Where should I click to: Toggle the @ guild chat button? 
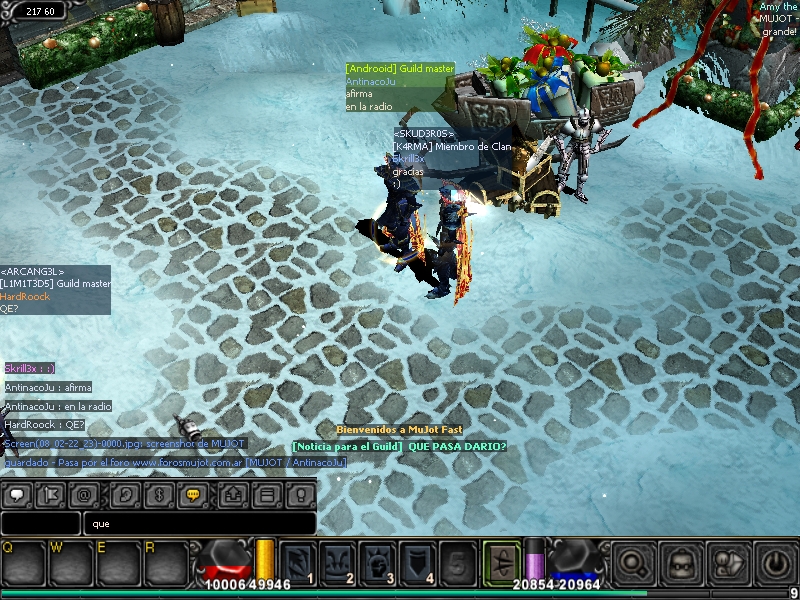click(x=85, y=494)
